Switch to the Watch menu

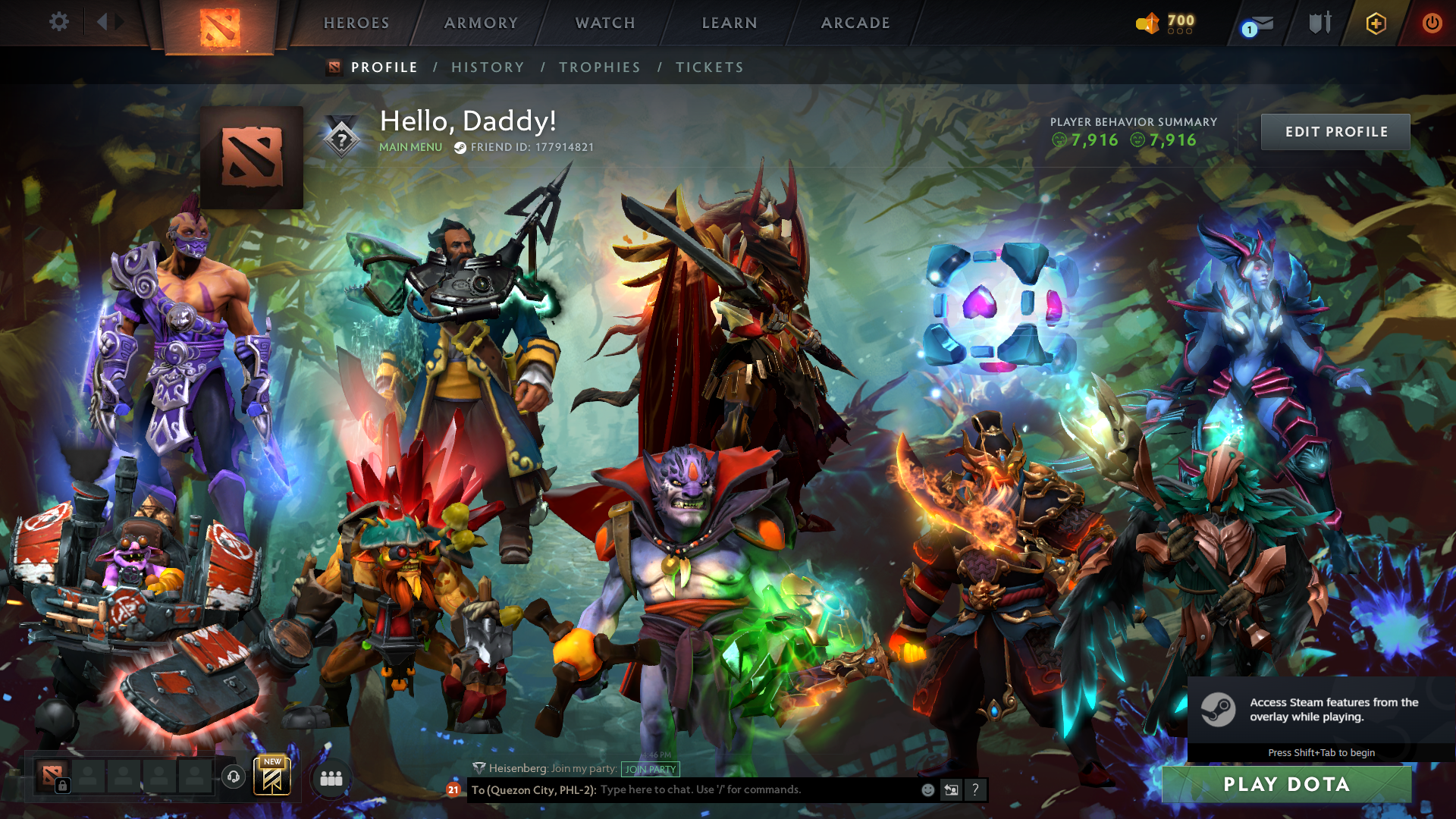(605, 23)
